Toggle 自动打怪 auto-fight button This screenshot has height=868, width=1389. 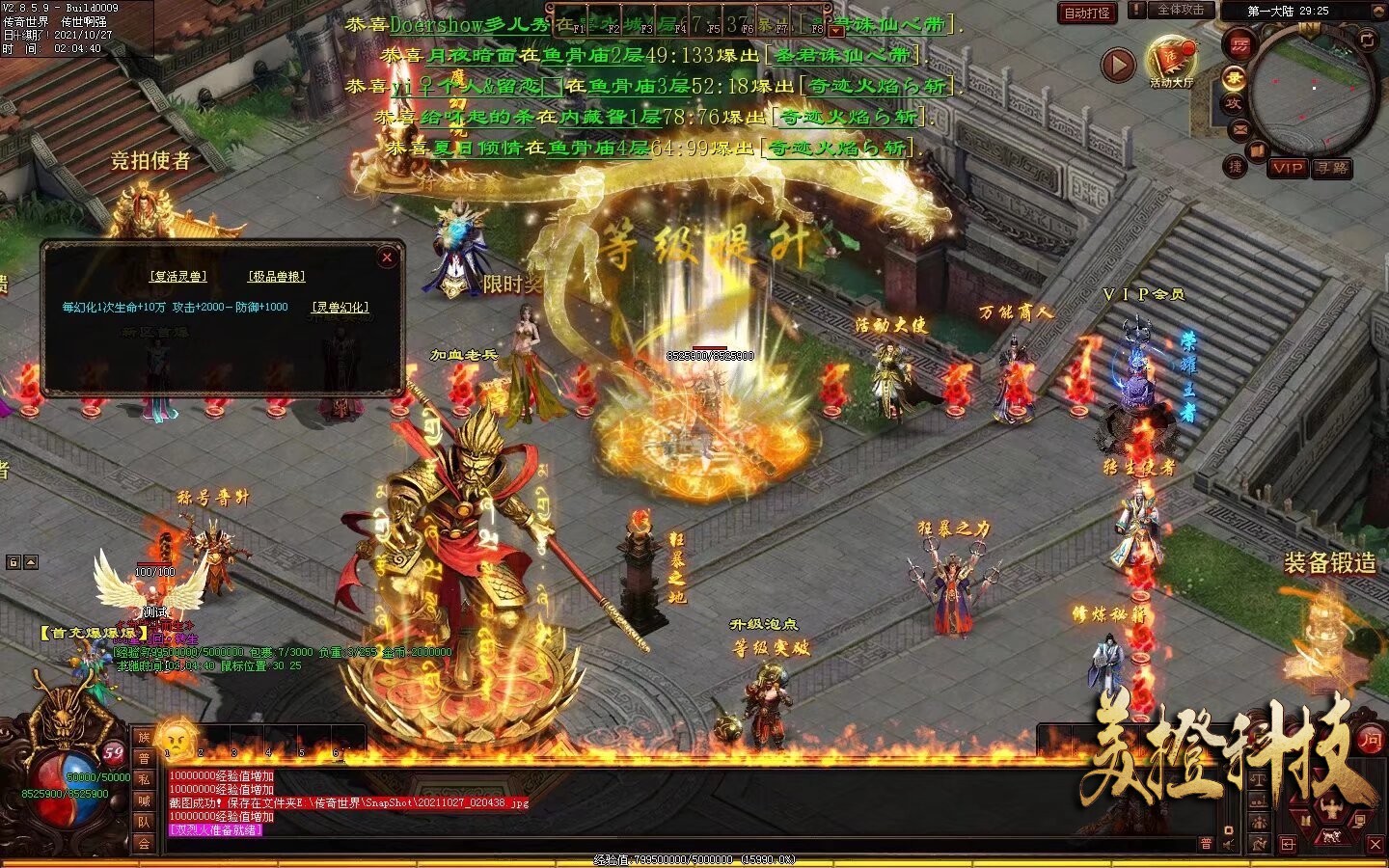tap(1086, 13)
